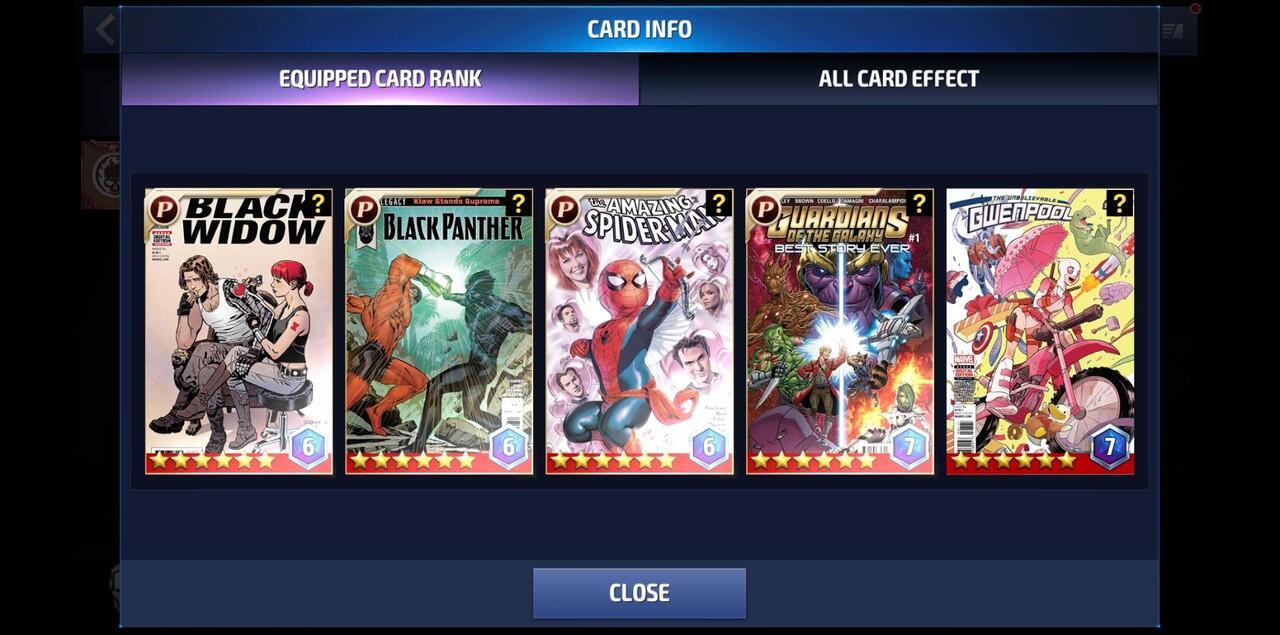Select the Black Widow comic card
The image size is (1280, 635).
point(239,330)
